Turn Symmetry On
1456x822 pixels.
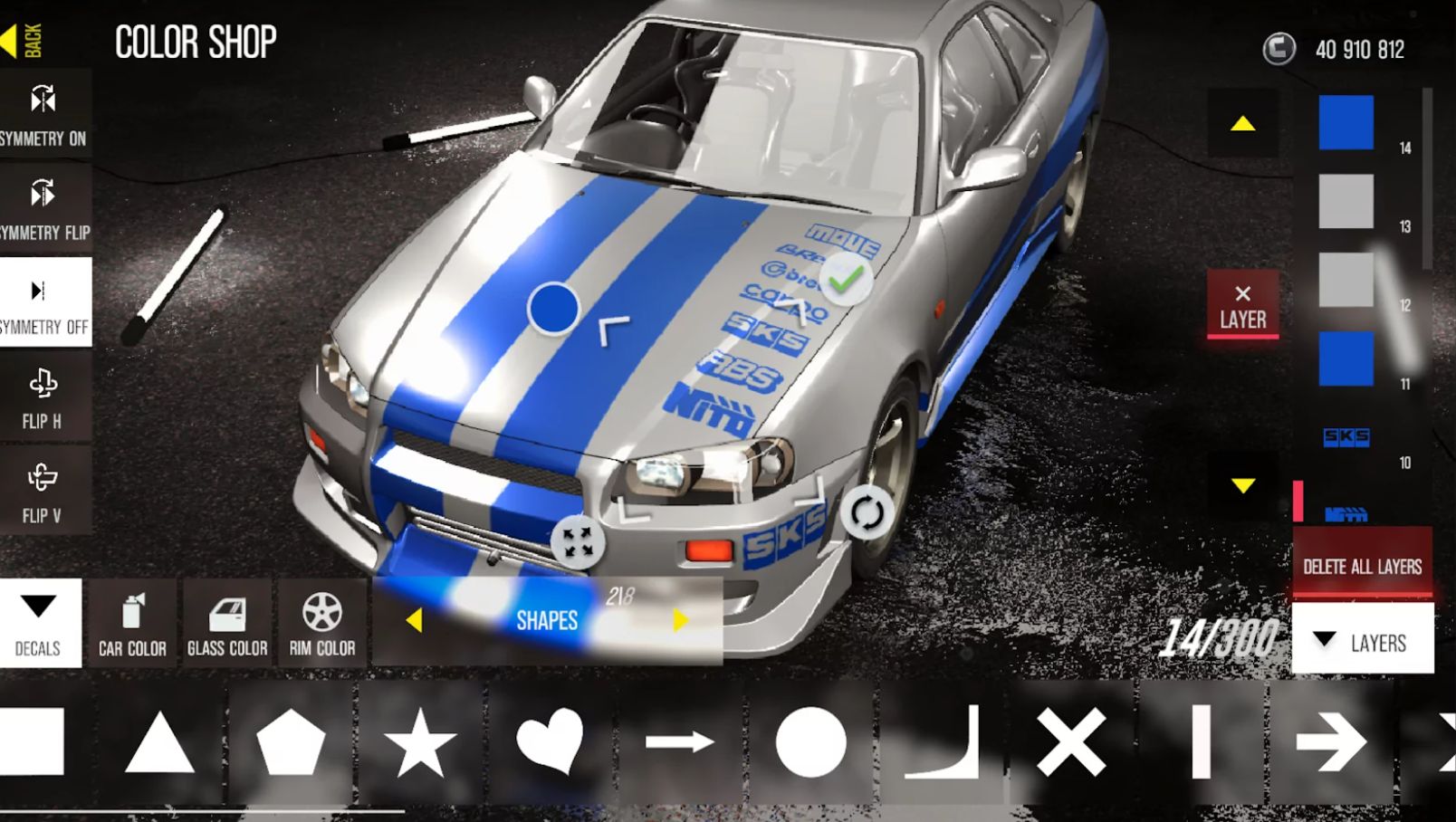(43, 114)
